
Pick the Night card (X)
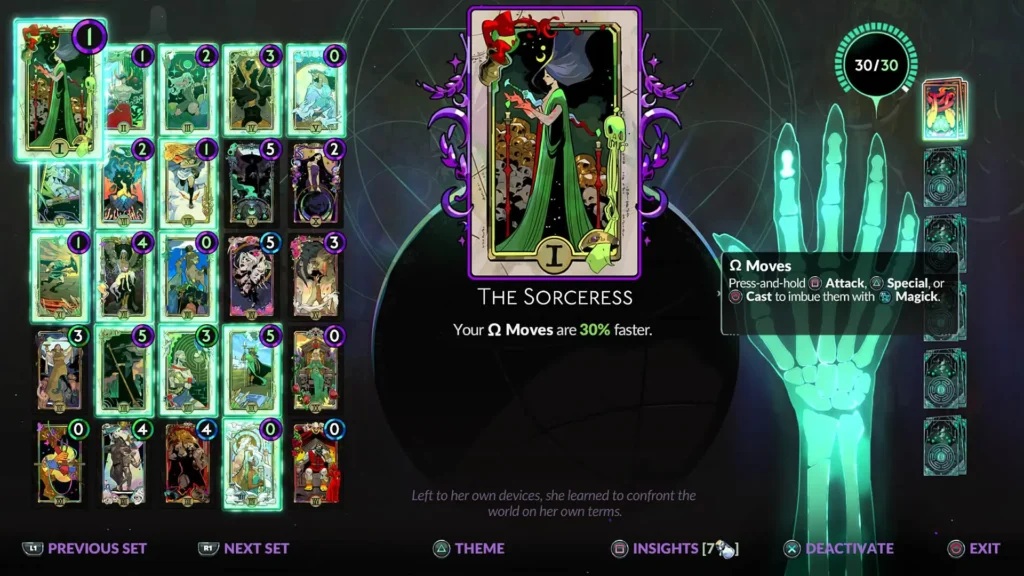click(x=316, y=185)
